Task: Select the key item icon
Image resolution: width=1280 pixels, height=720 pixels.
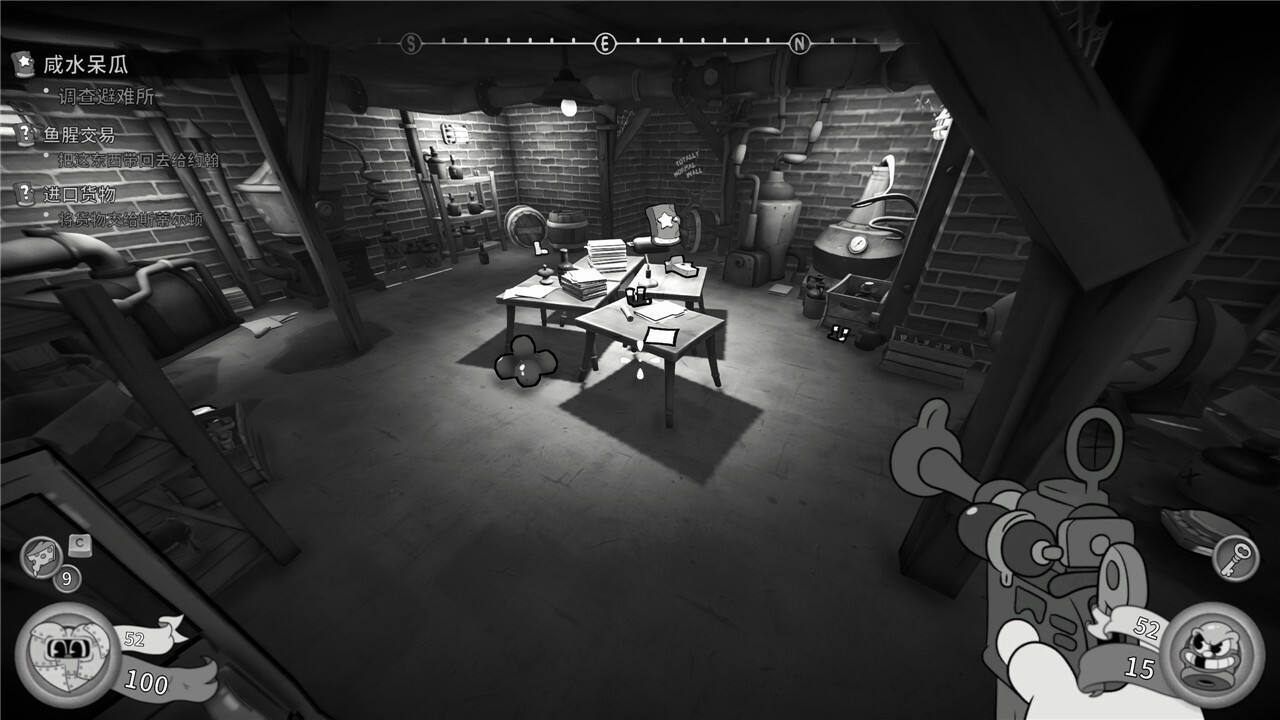Action: pyautogui.click(x=1236, y=558)
